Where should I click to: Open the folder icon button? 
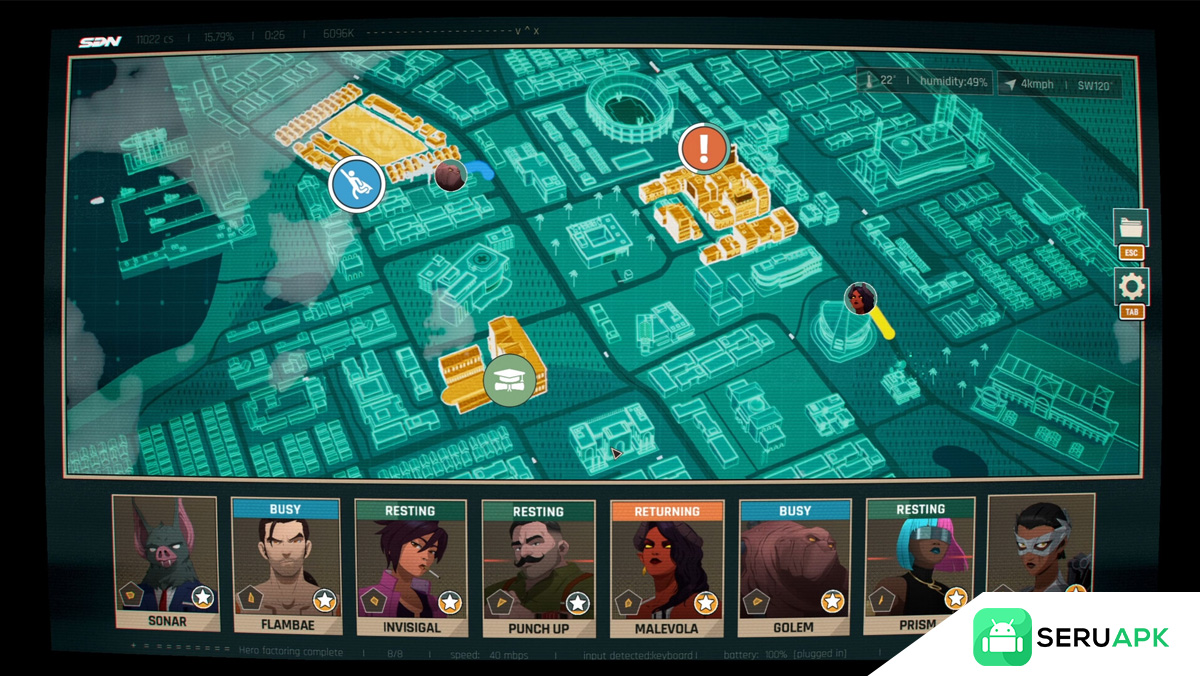[1131, 227]
